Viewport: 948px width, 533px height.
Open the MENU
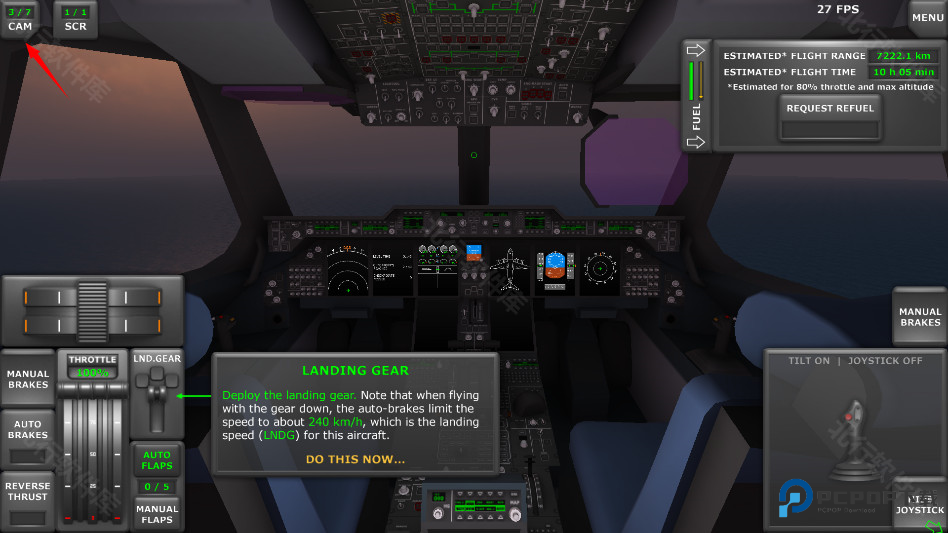pyautogui.click(x=927, y=18)
